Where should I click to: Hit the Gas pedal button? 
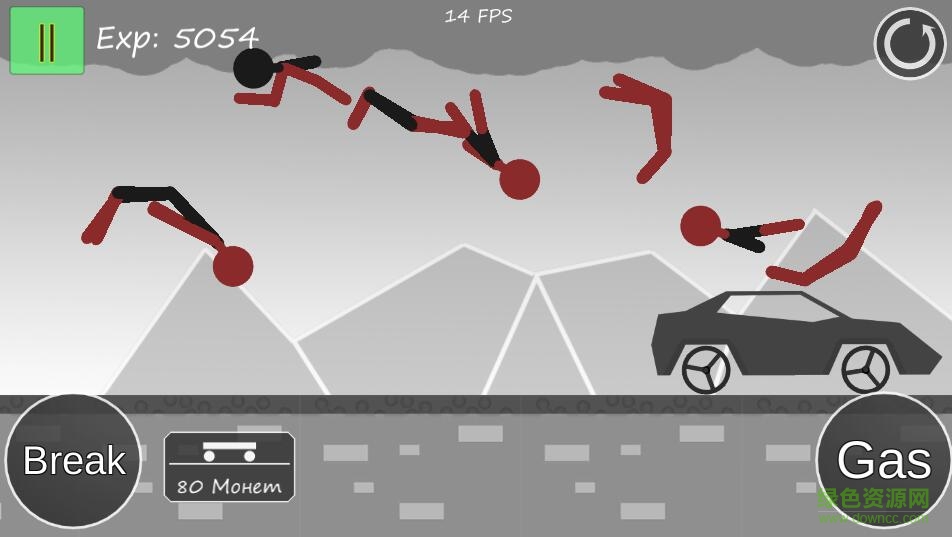coord(884,461)
